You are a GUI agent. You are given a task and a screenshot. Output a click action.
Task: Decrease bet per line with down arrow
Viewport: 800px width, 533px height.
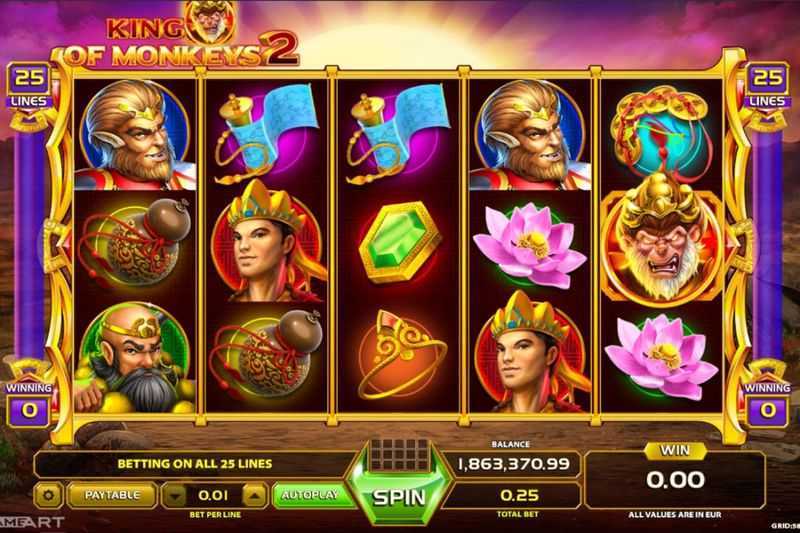(175, 494)
